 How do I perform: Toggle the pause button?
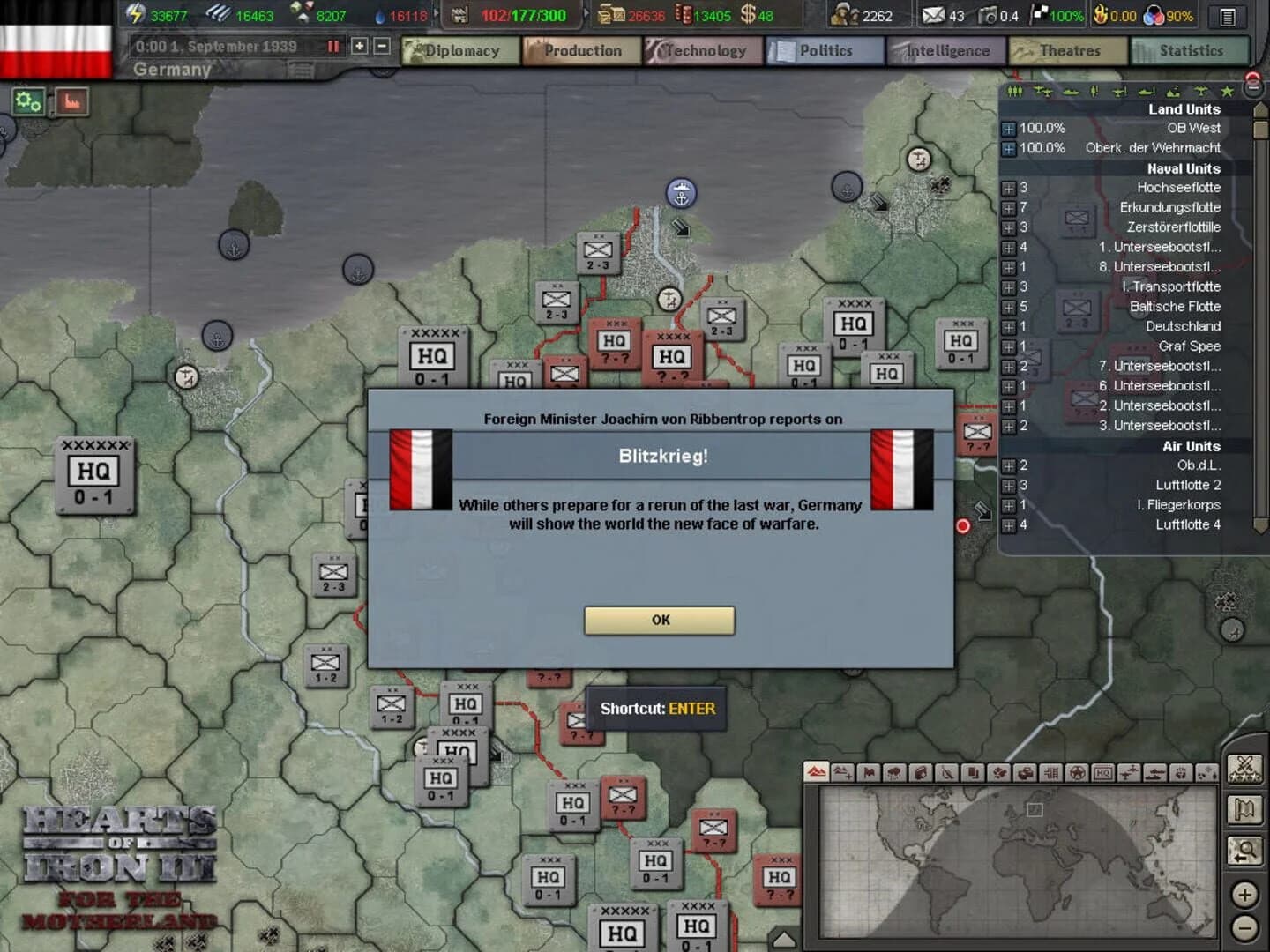332,48
